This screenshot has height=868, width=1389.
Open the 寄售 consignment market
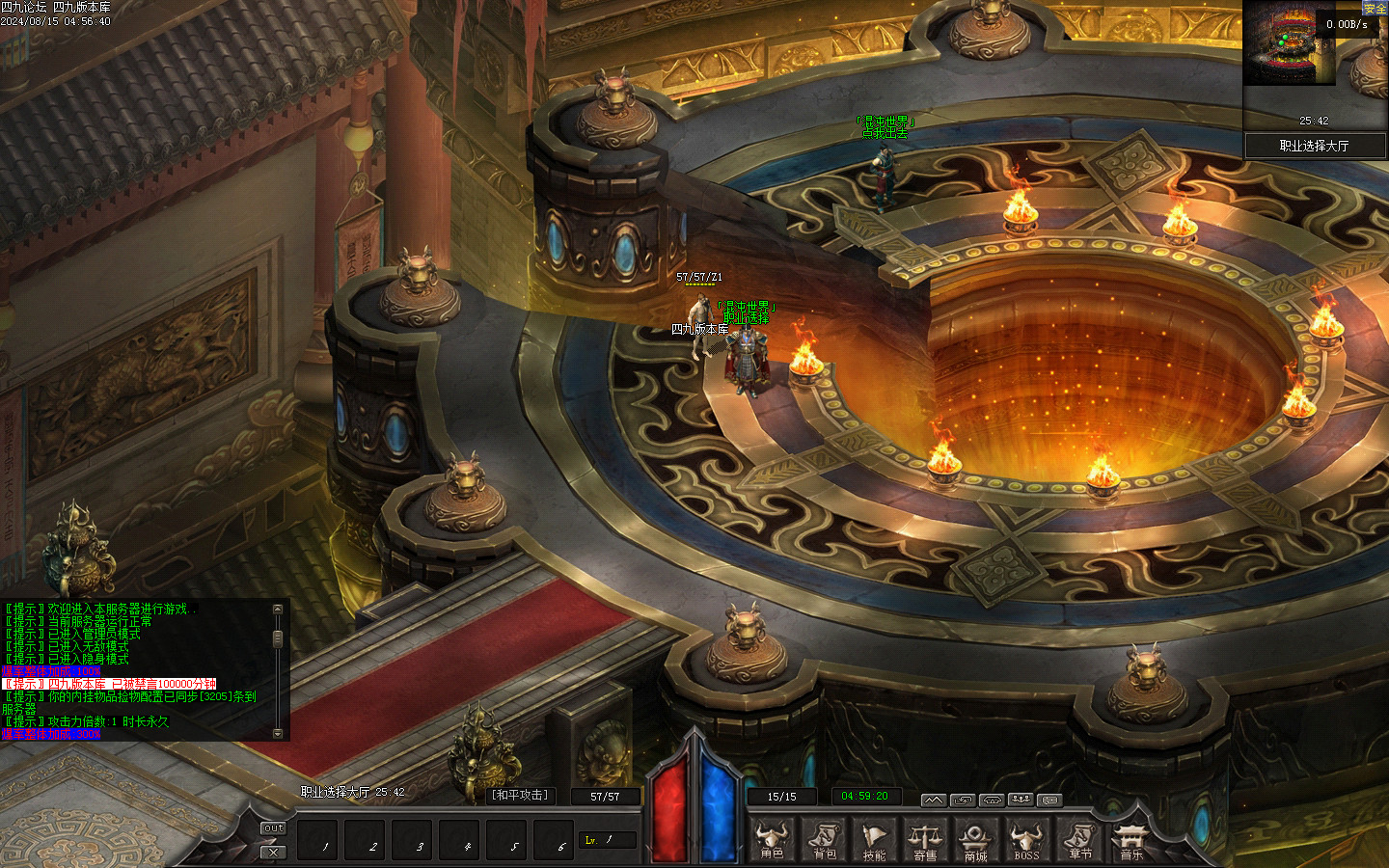[x=925, y=839]
